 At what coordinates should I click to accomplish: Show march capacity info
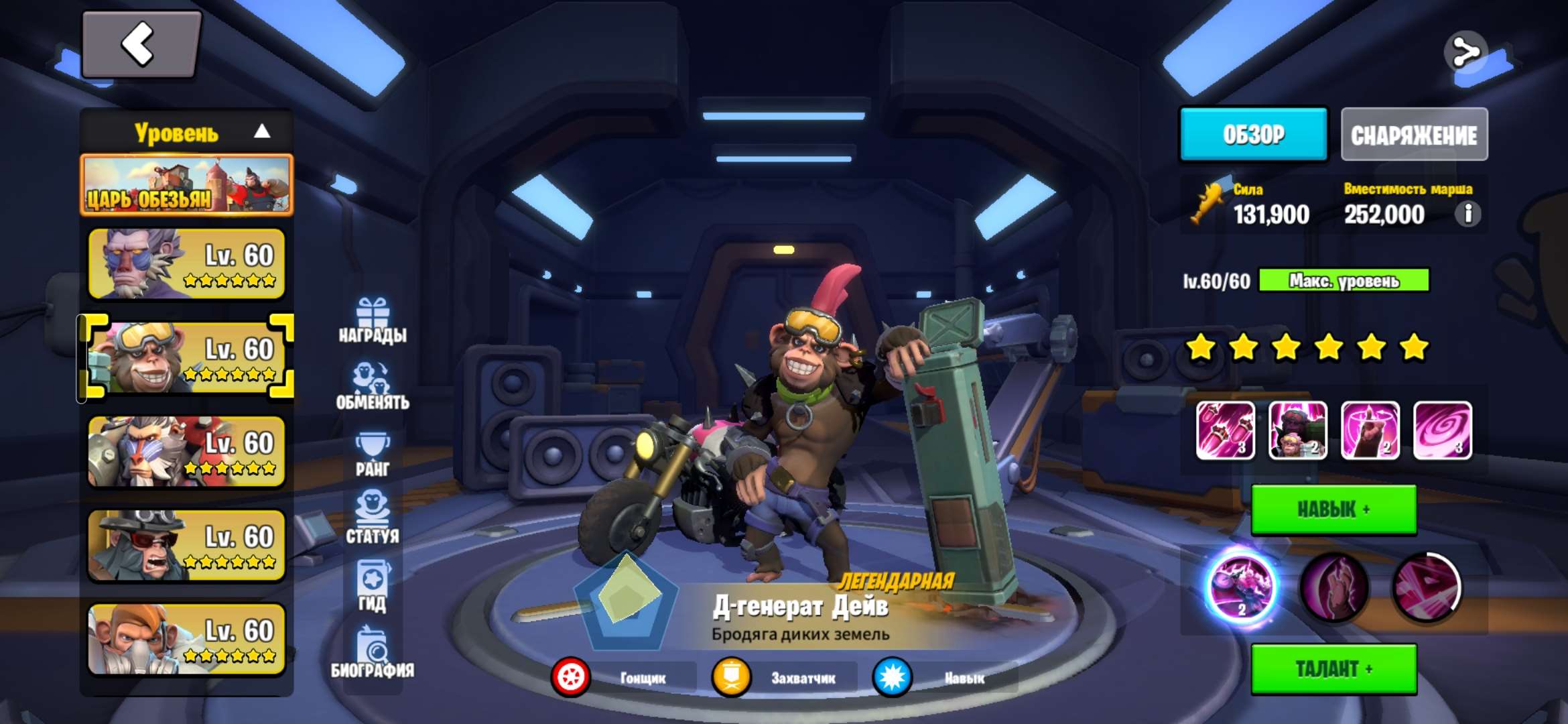1467,215
